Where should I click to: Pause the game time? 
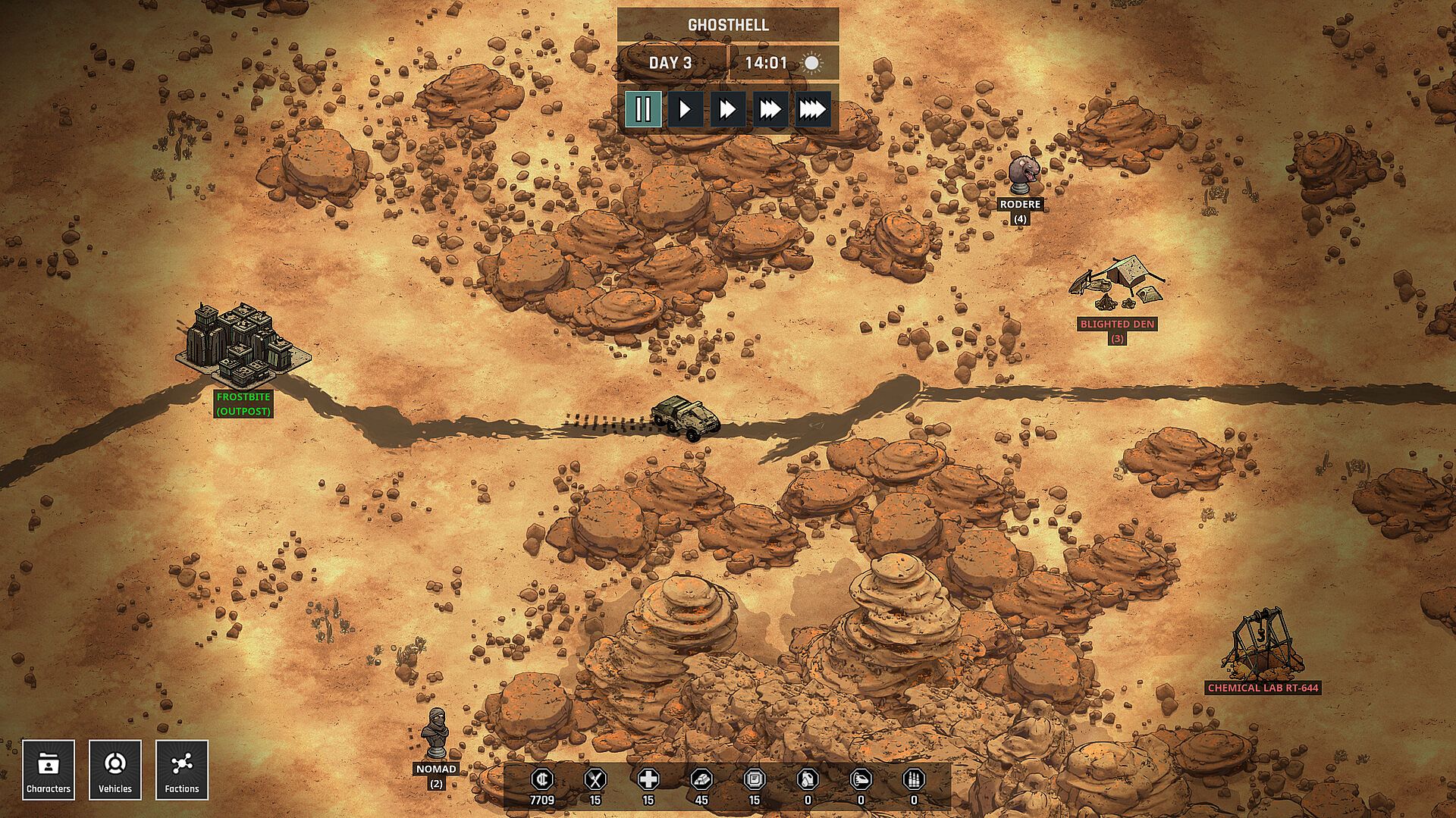pos(643,109)
